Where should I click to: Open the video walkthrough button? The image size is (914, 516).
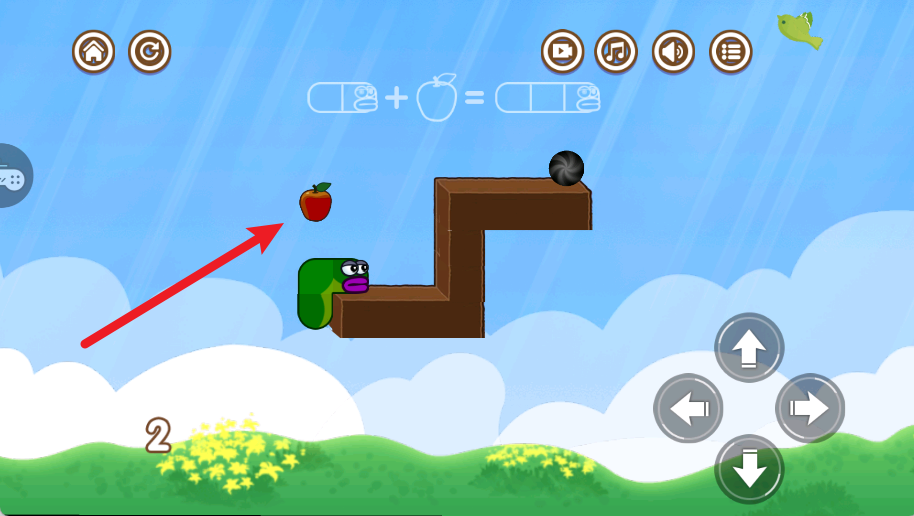(x=563, y=51)
